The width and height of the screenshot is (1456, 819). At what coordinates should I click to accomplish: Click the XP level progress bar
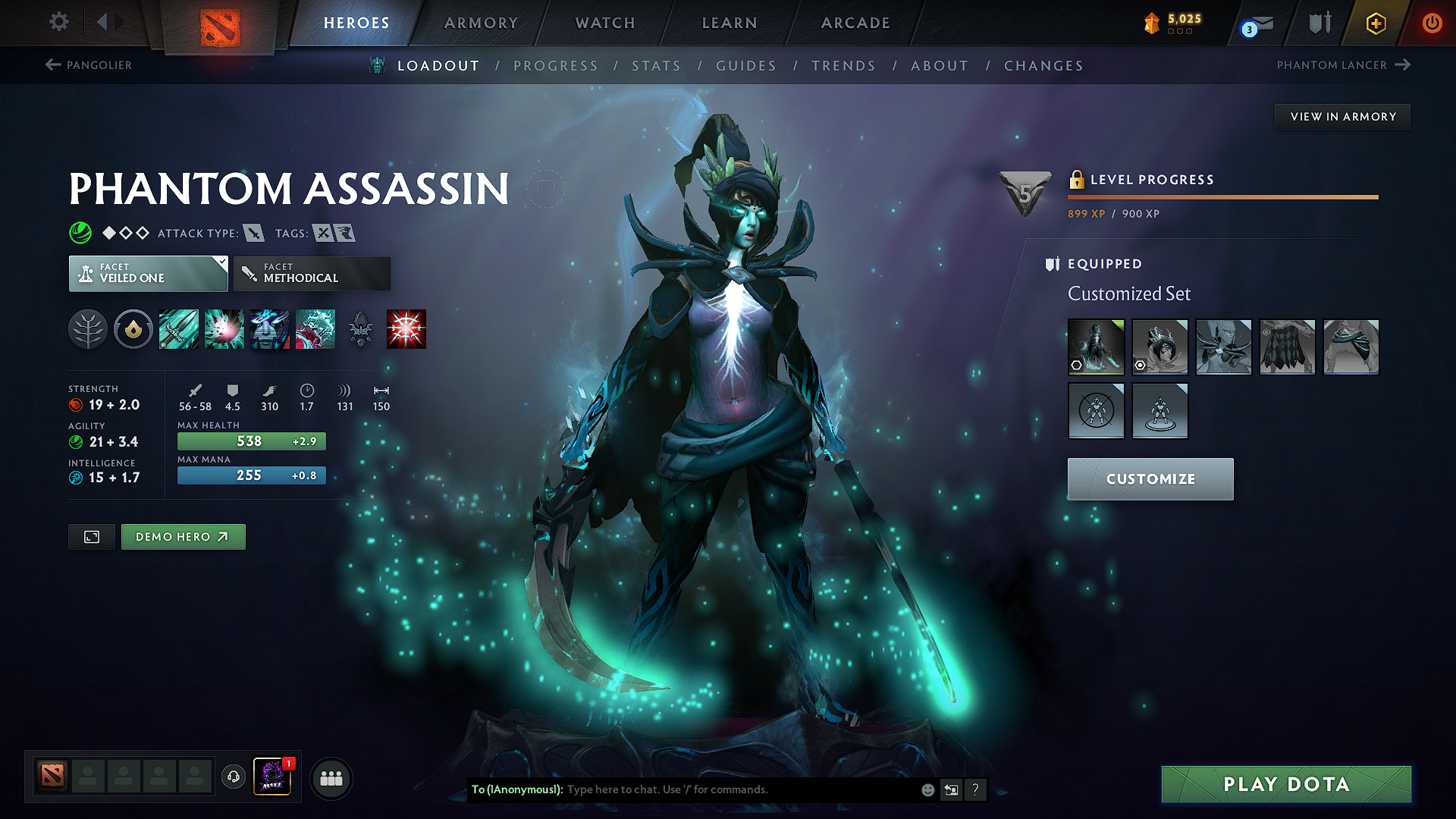1222,197
